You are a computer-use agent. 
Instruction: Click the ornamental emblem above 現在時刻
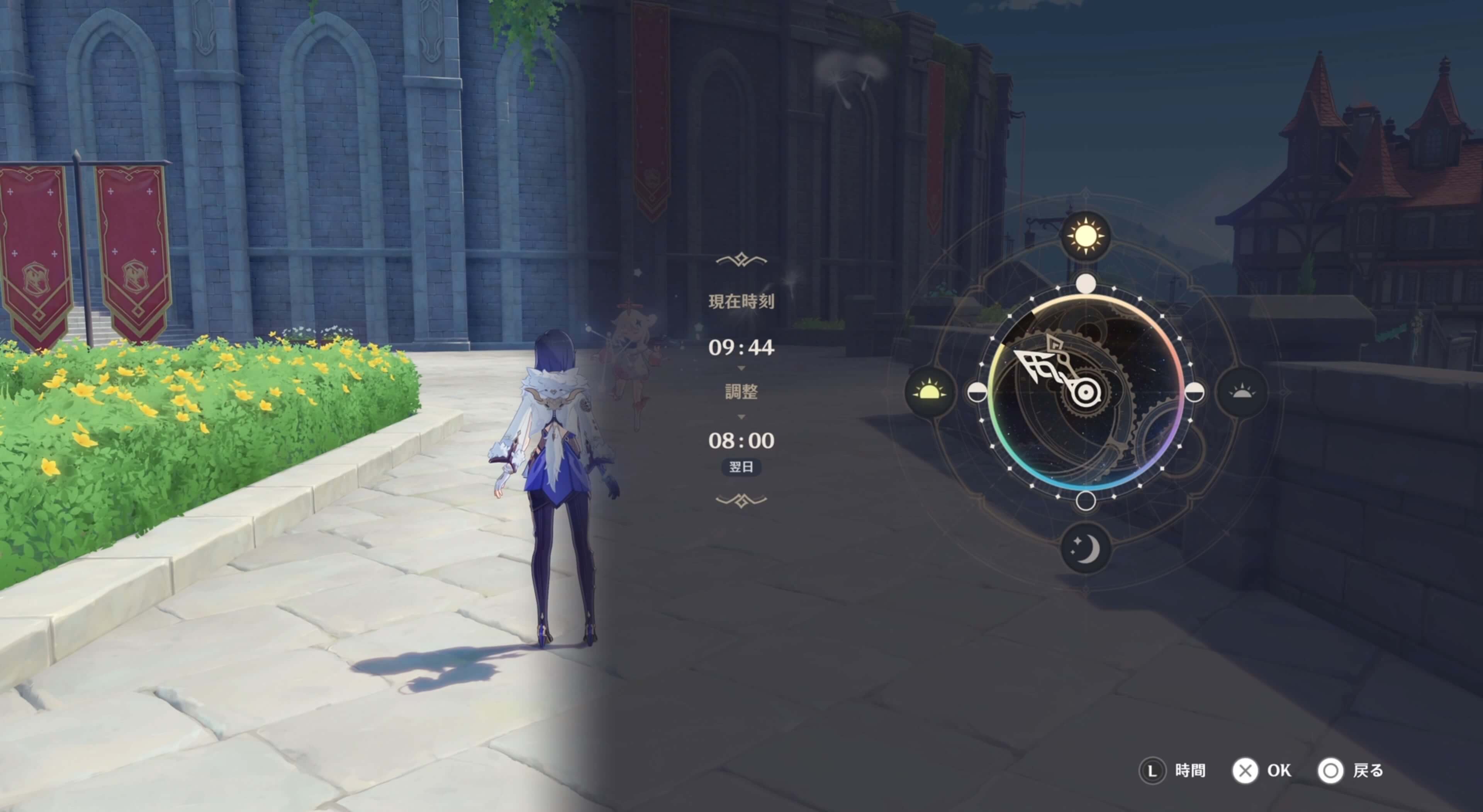pyautogui.click(x=741, y=260)
